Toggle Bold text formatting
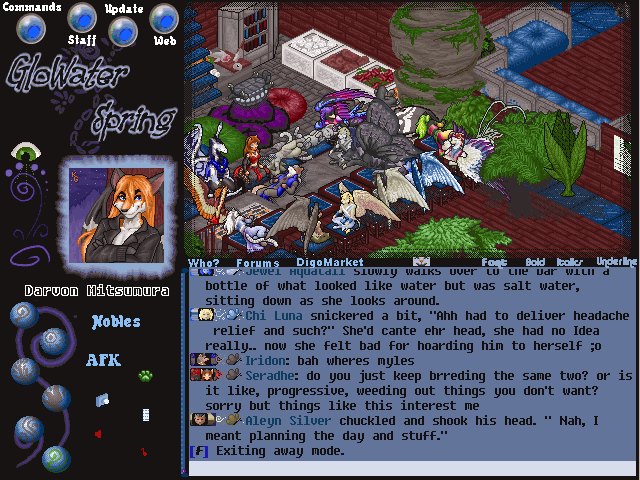 [x=535, y=261]
